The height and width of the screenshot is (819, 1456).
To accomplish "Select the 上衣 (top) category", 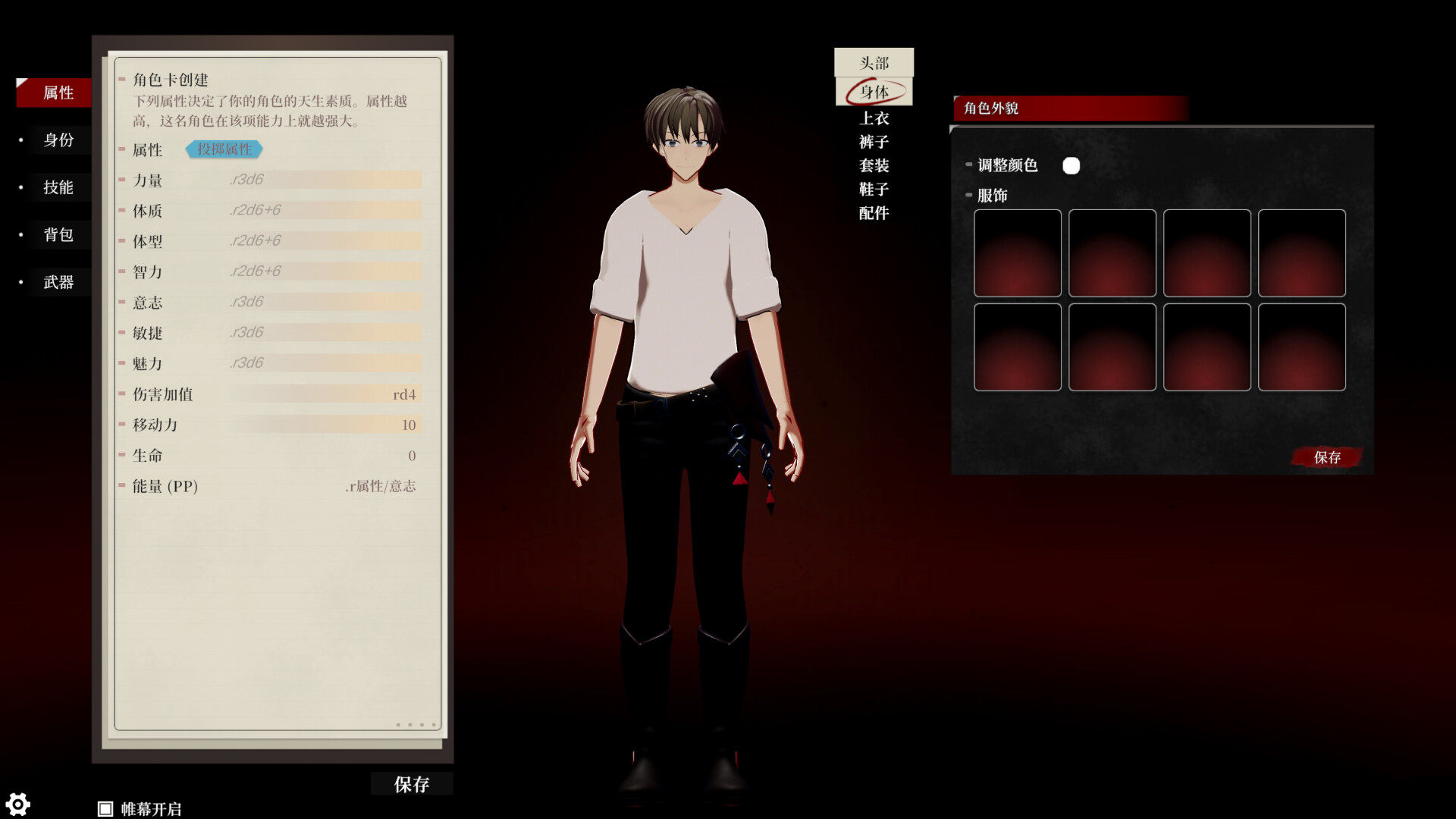I will pos(874,118).
